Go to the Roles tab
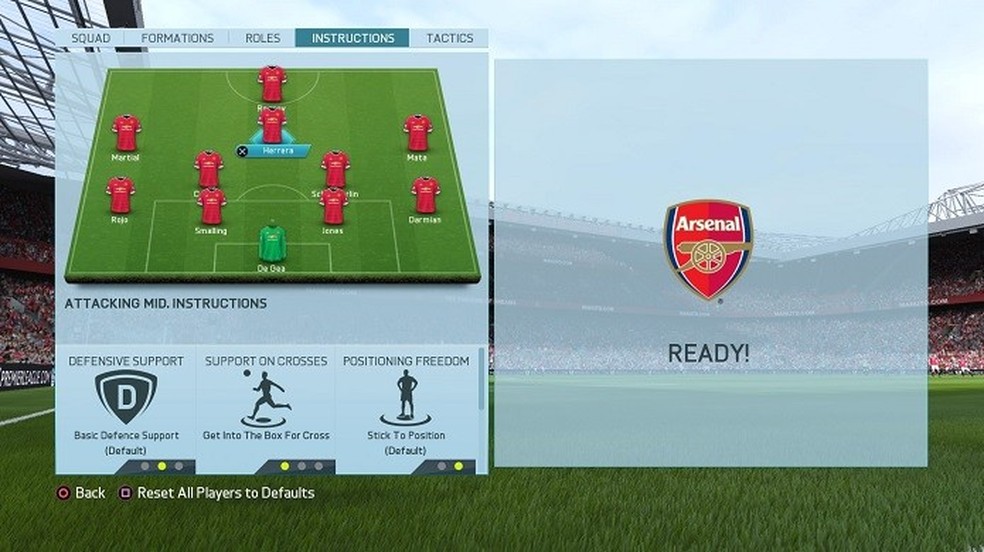Image resolution: width=984 pixels, height=552 pixels. tap(262, 38)
